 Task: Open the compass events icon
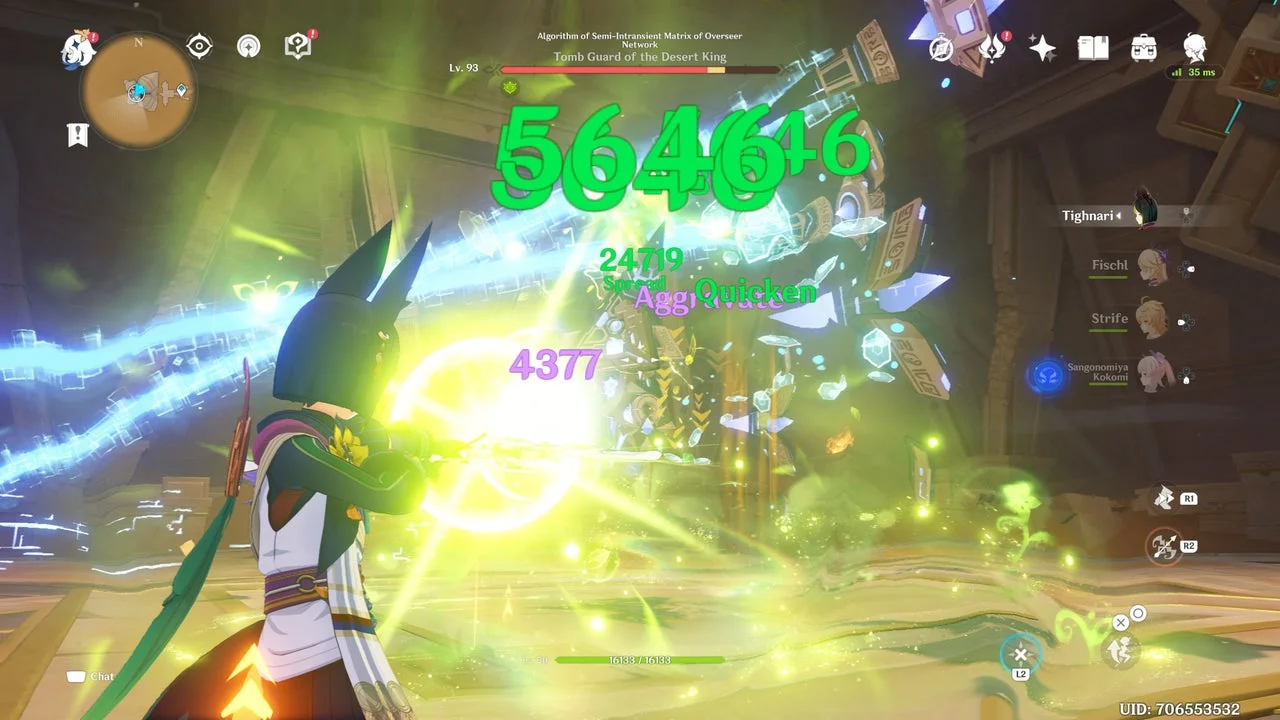[x=942, y=48]
